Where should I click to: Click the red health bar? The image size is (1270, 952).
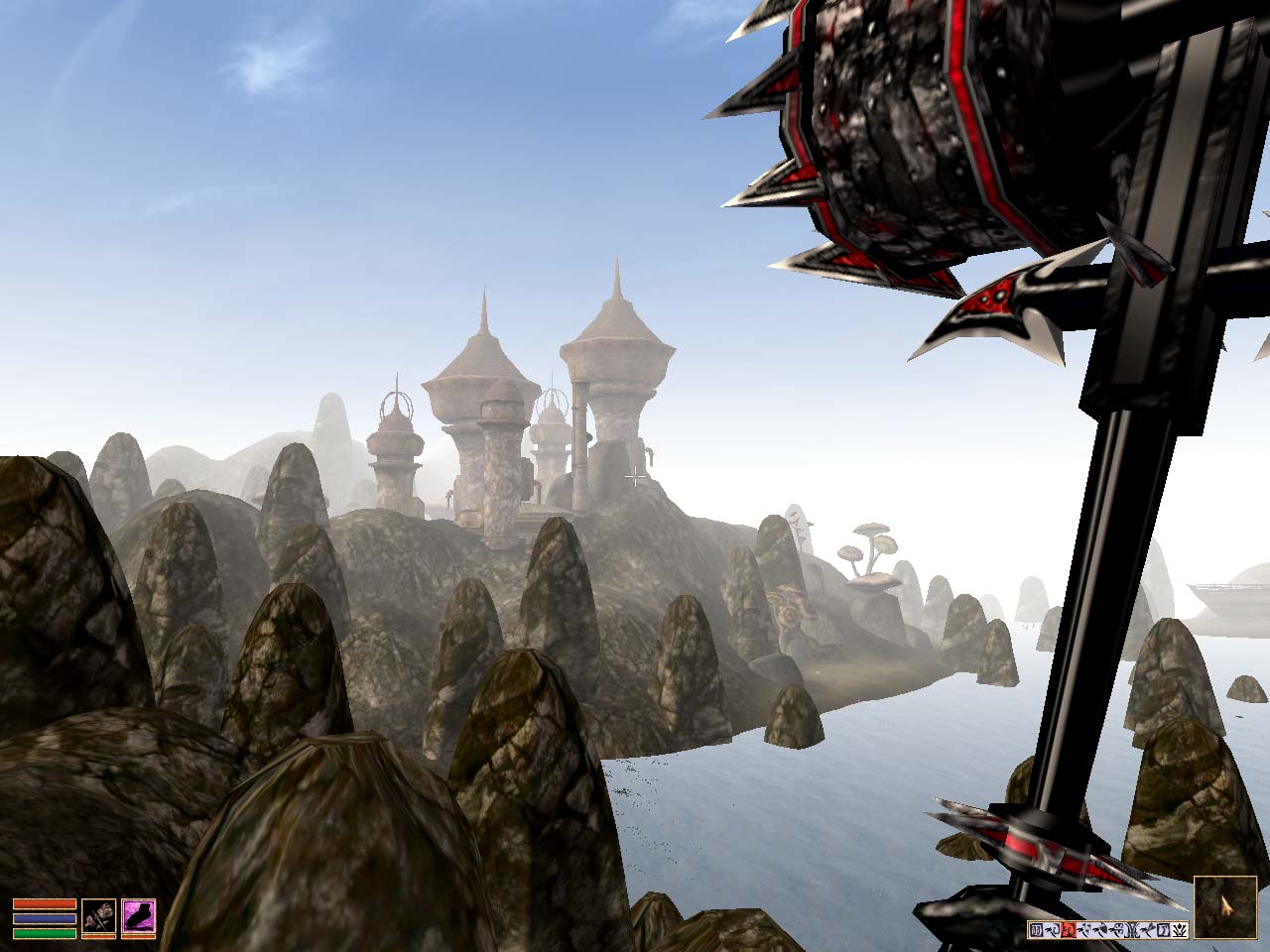[x=45, y=903]
